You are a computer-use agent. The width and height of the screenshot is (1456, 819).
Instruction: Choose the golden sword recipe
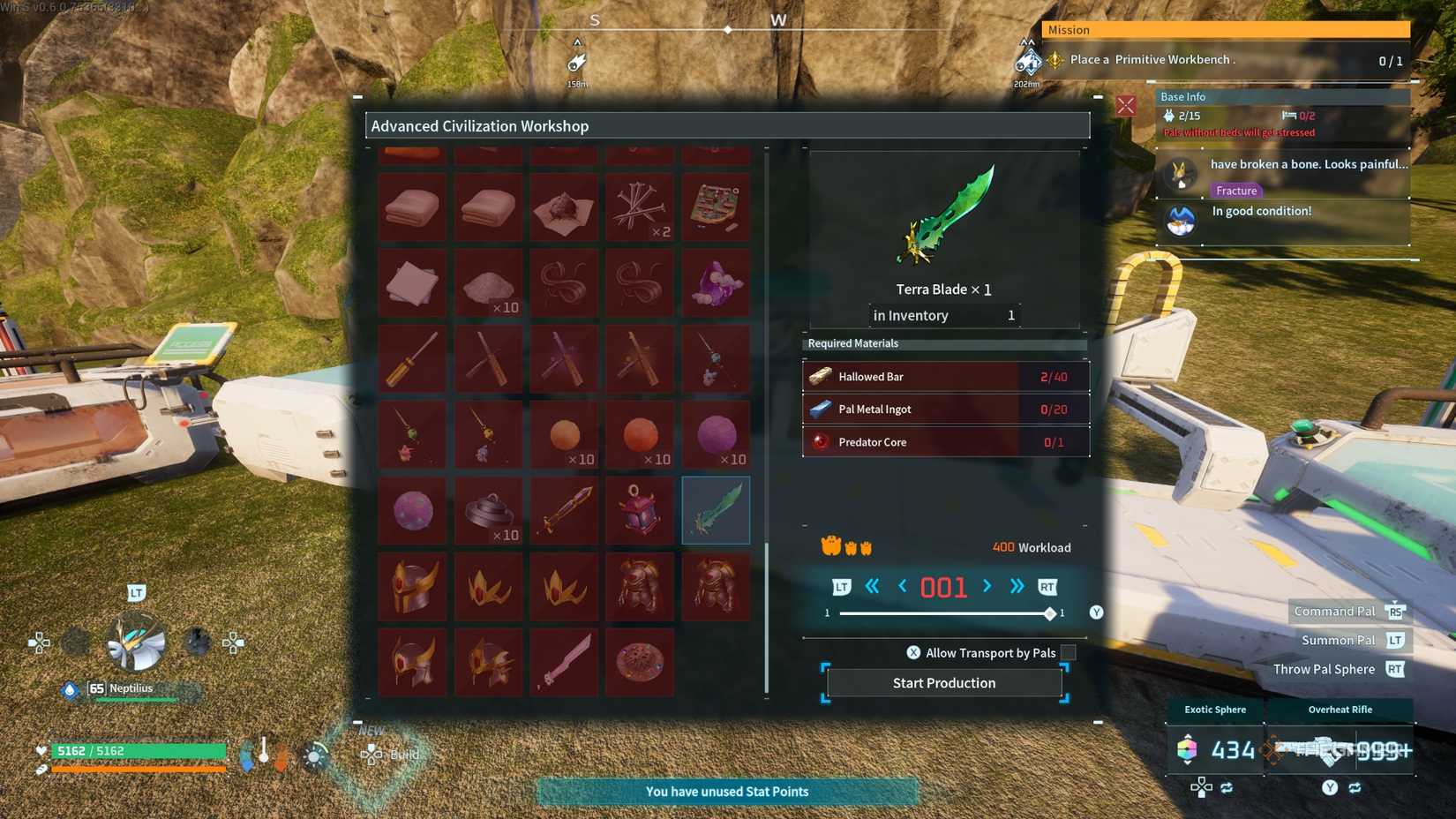tap(565, 509)
